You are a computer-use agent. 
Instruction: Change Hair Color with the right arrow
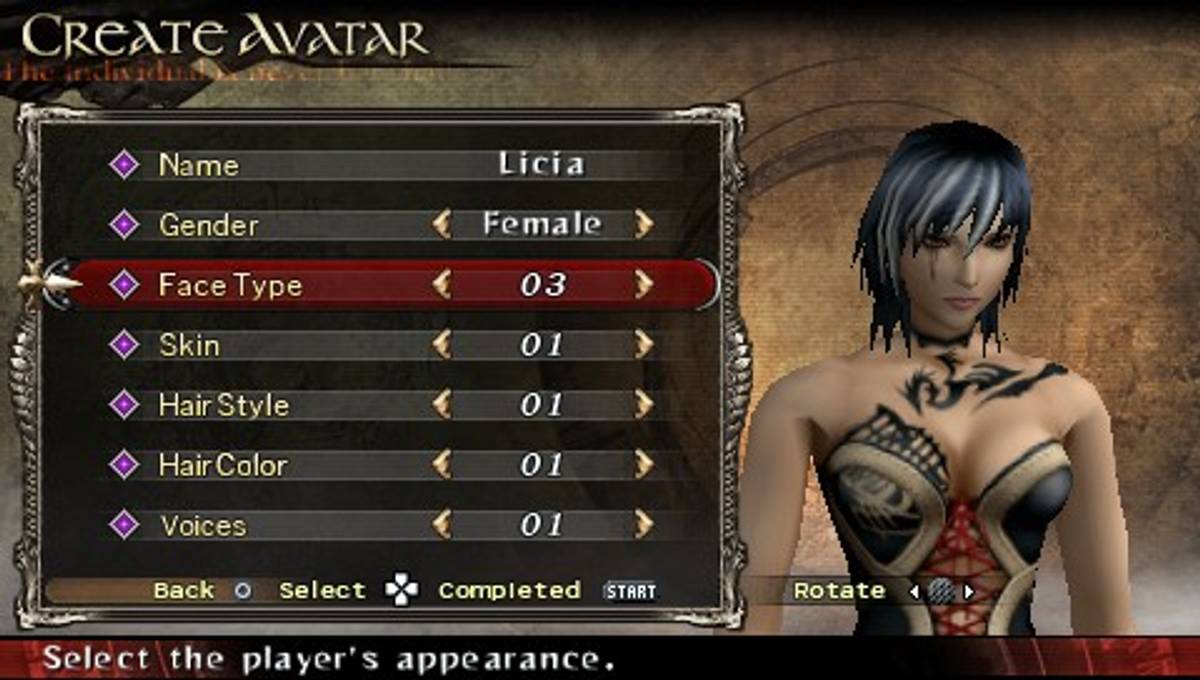click(x=643, y=465)
